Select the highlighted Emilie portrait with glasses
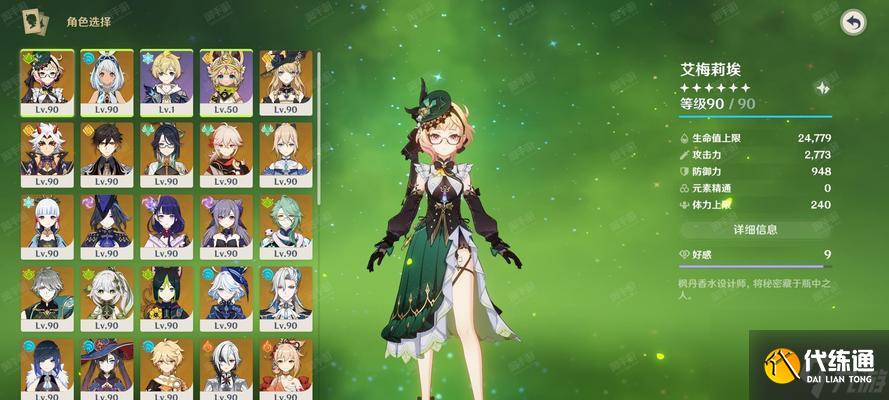The height and width of the screenshot is (400, 889). tap(46, 82)
